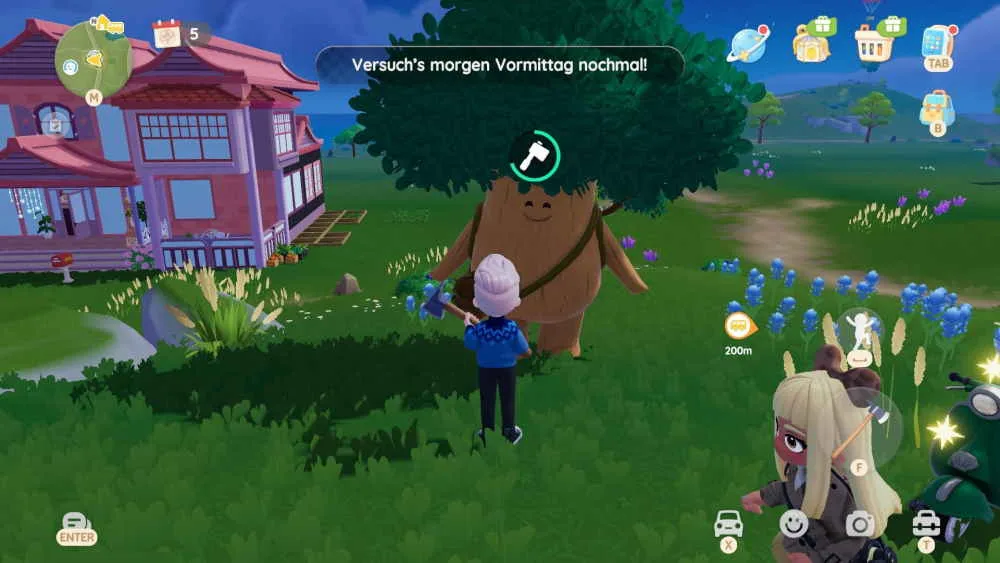Screen dimensions: 1000x563
Task: Activate the camera photo mode
Action: click(x=859, y=523)
